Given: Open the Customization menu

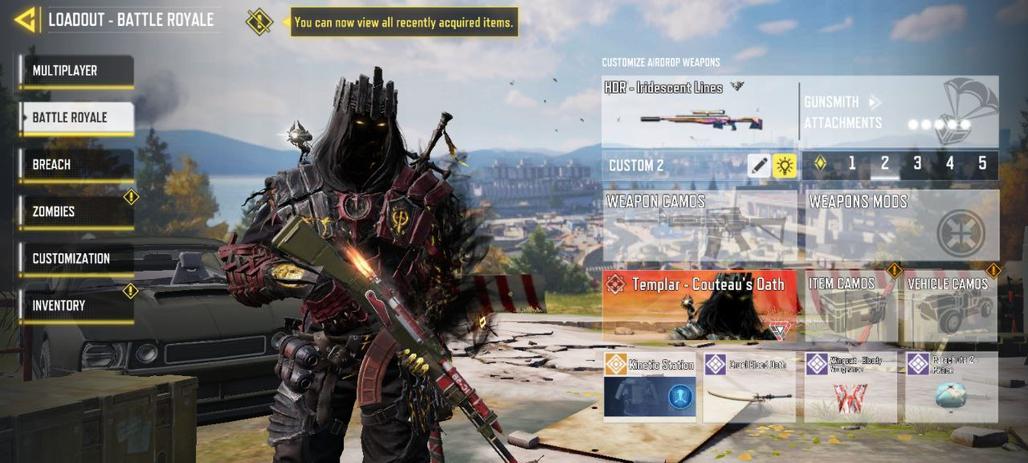Looking at the screenshot, I should (x=76, y=259).
